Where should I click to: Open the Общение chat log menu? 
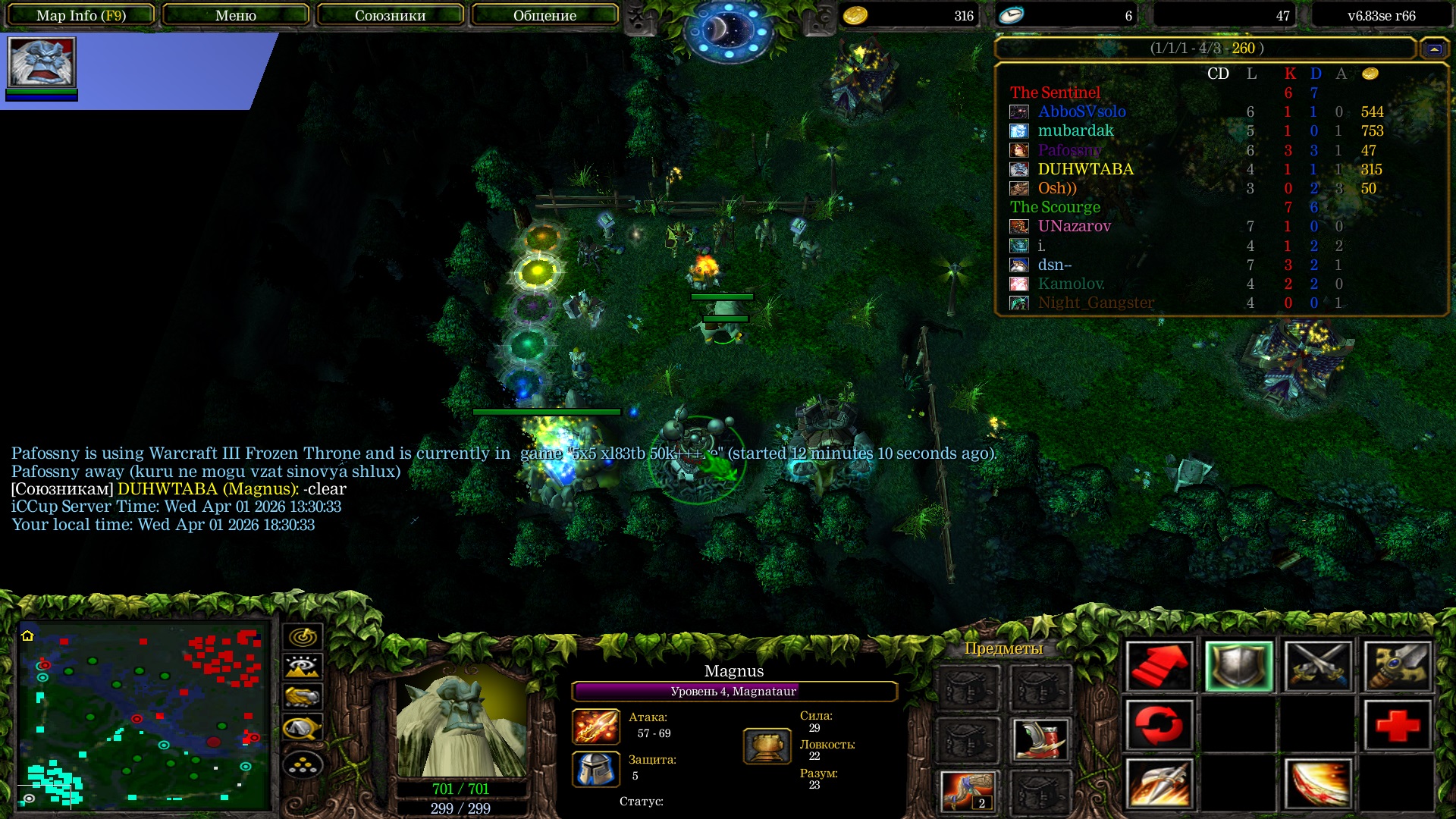coord(544,15)
